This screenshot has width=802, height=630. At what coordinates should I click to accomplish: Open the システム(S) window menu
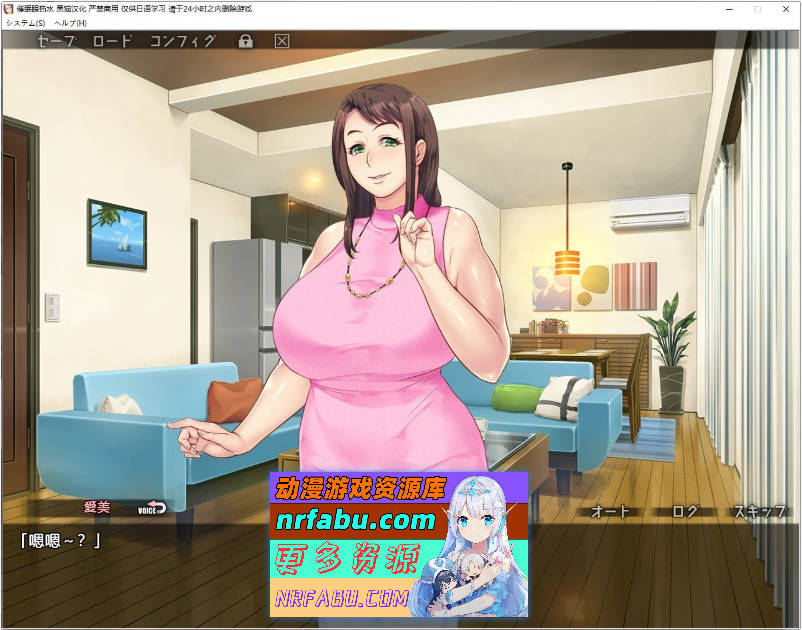click(x=26, y=22)
